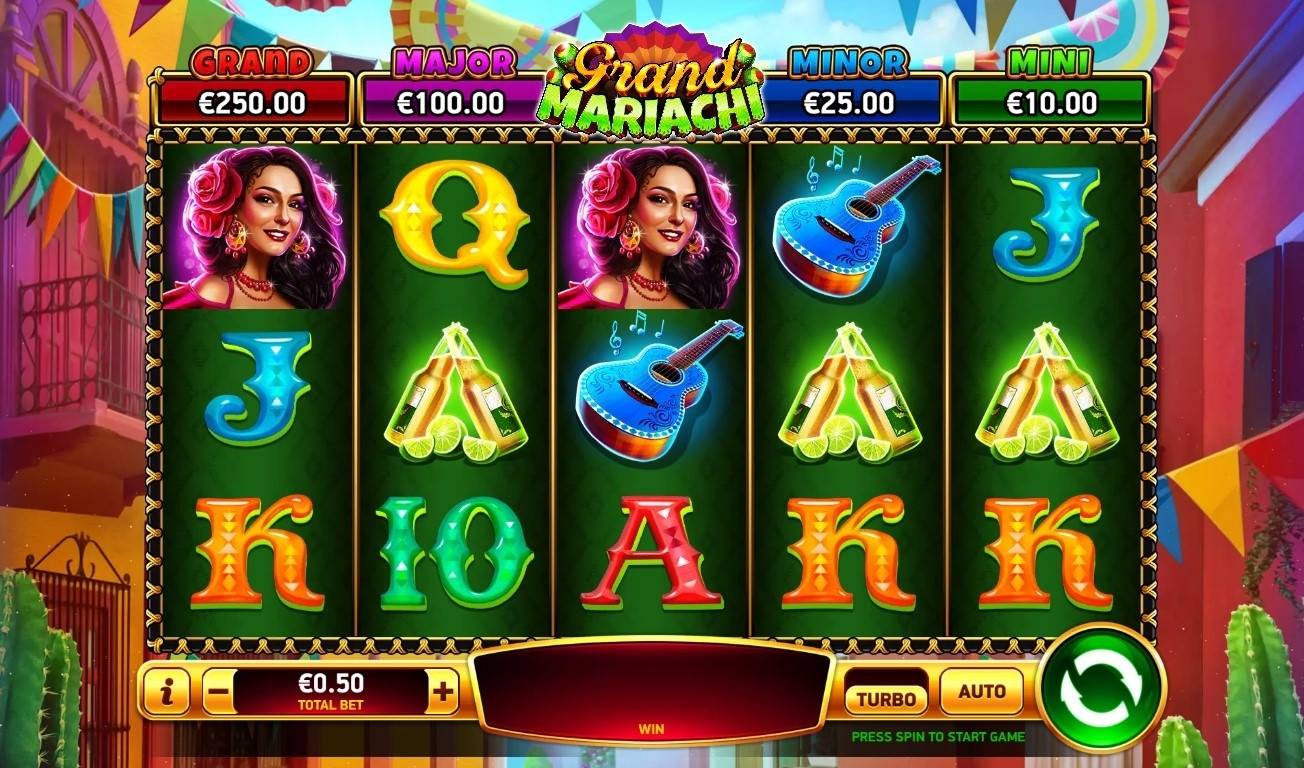This screenshot has height=768, width=1304.
Task: Increase total bet with the plus button
Action: [443, 691]
